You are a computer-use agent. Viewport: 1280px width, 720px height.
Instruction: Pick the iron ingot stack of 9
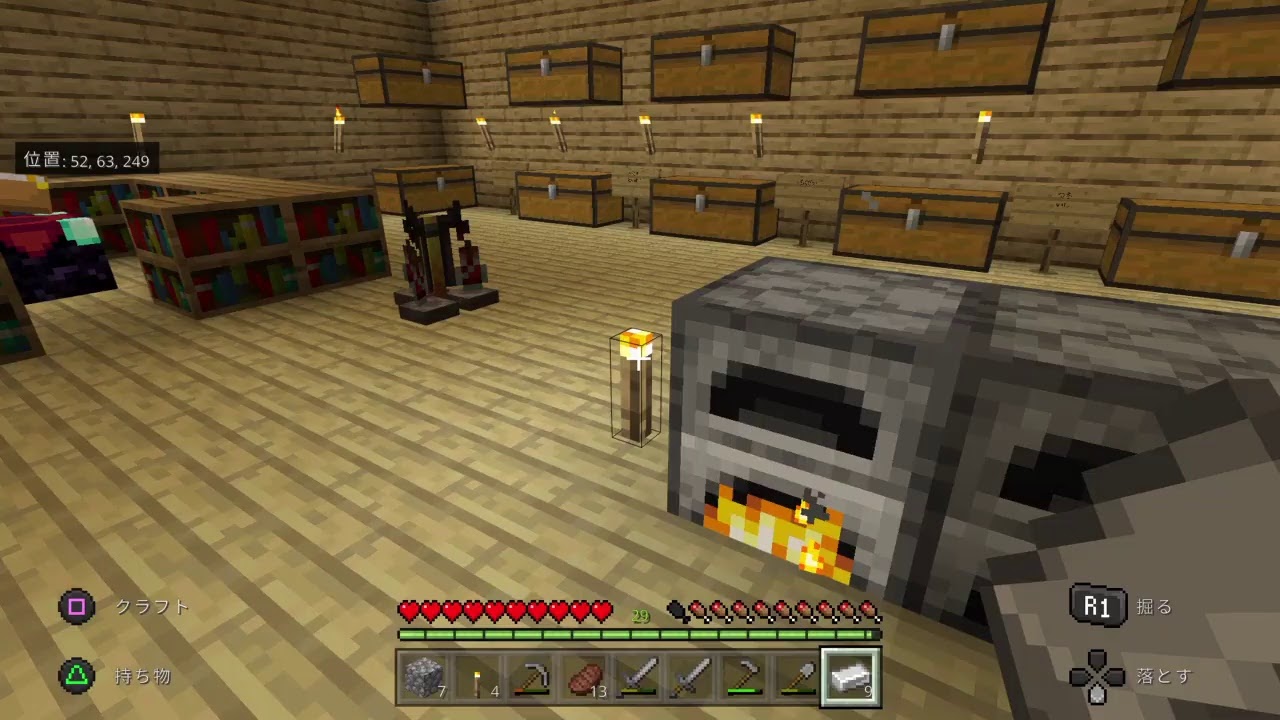pos(851,678)
